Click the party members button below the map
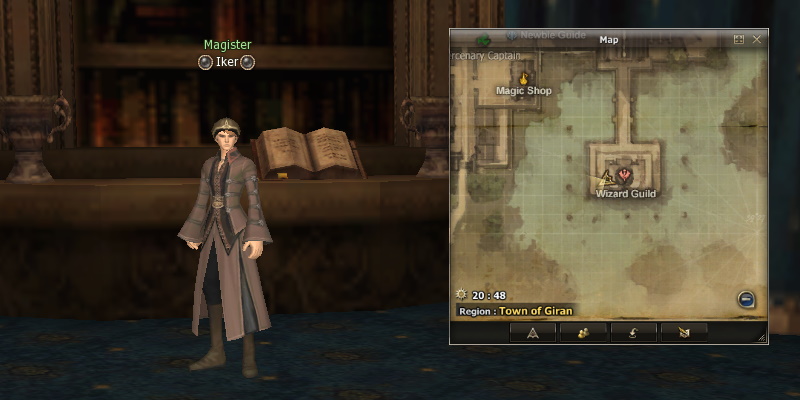 point(580,332)
